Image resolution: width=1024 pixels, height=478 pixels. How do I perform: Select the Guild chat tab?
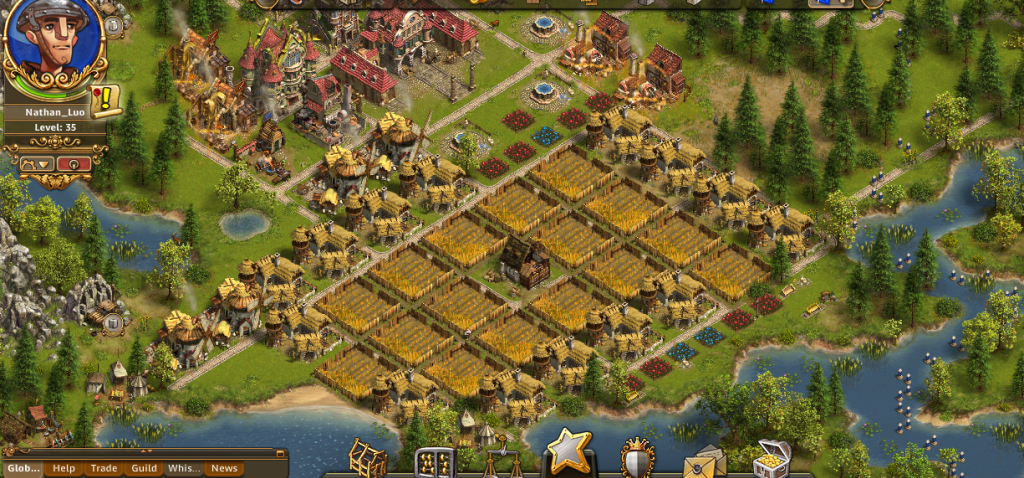coord(144,468)
